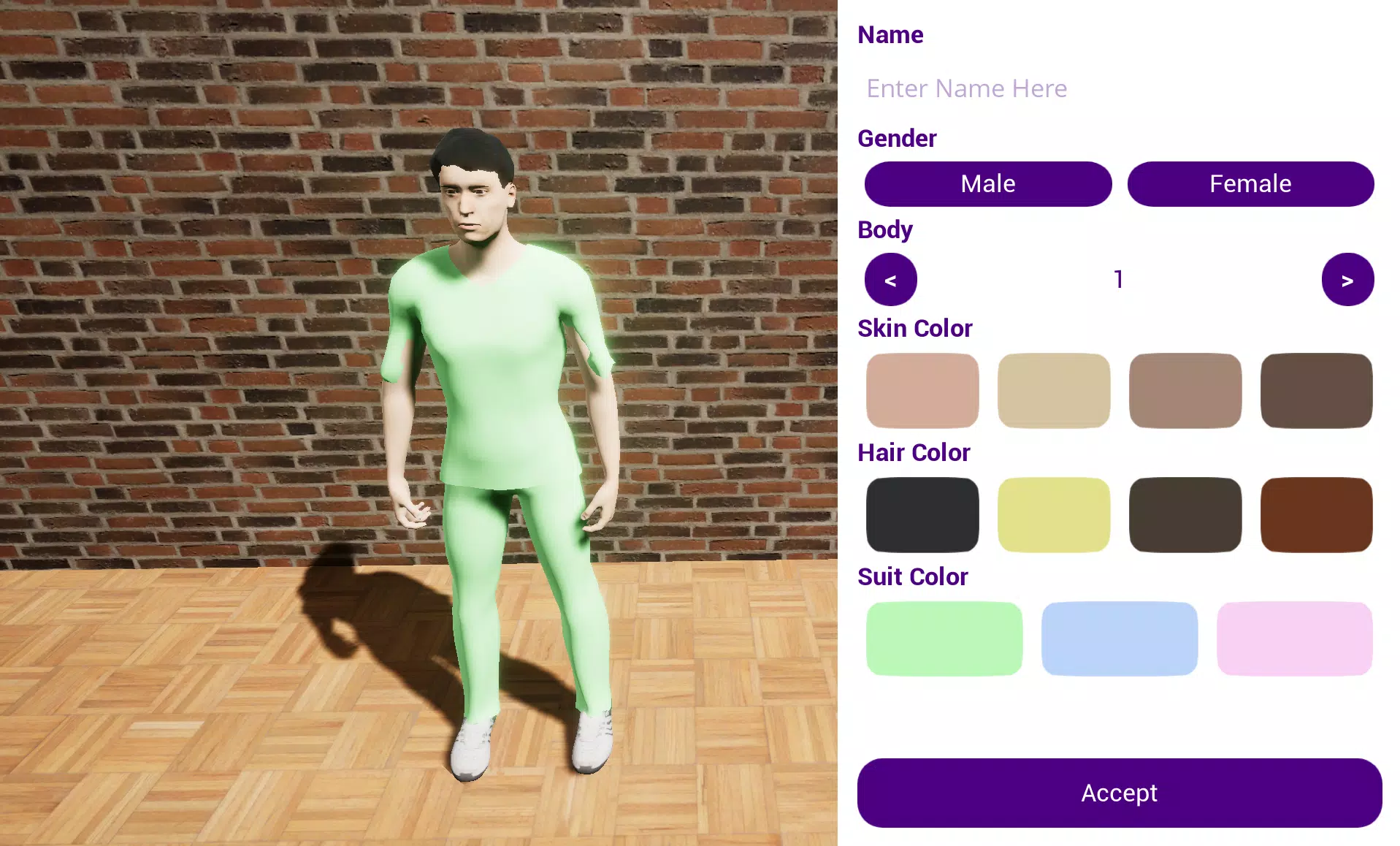This screenshot has height=846, width=1400.
Task: Apply the darkest brown skin color
Action: (x=1316, y=391)
